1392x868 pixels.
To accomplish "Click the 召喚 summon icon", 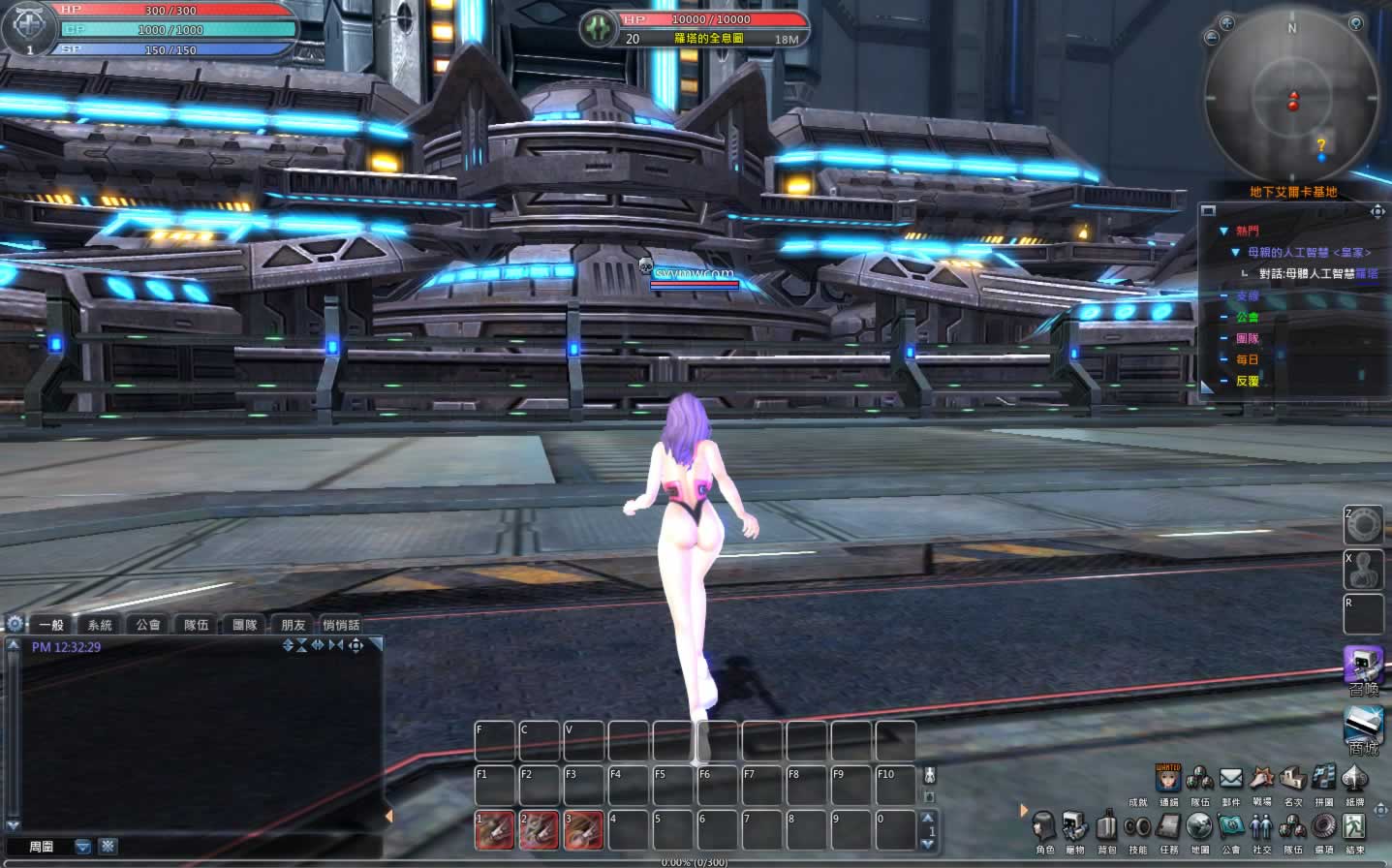I will (x=1363, y=667).
